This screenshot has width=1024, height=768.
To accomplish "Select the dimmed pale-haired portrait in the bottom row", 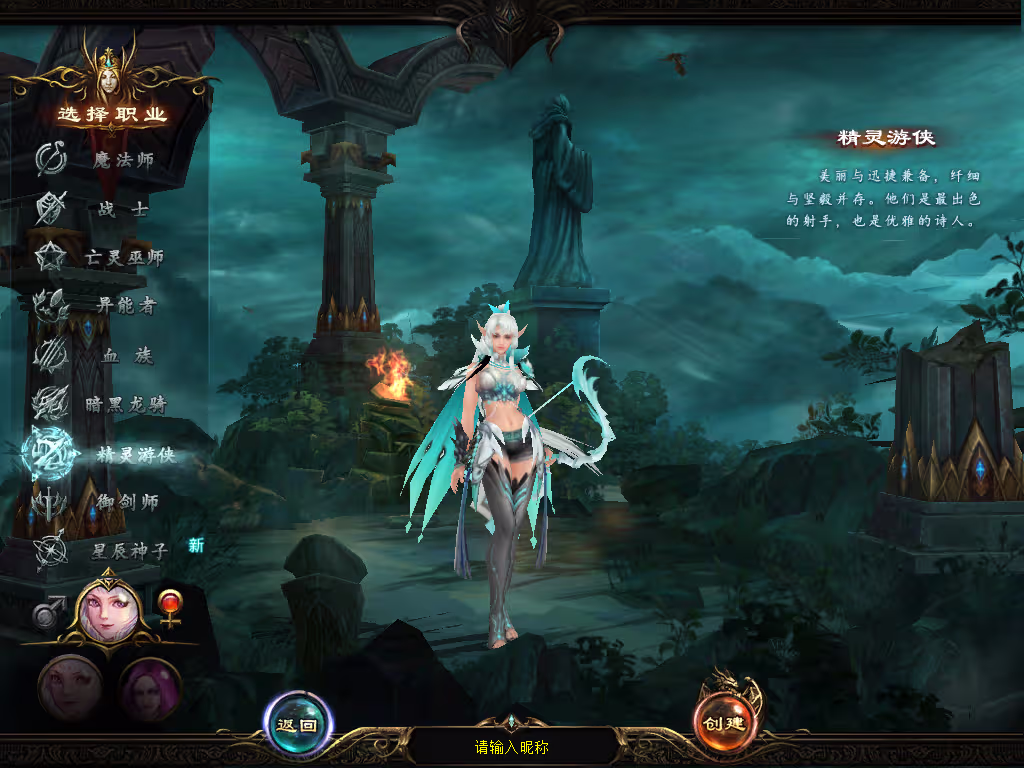I will 70,689.
